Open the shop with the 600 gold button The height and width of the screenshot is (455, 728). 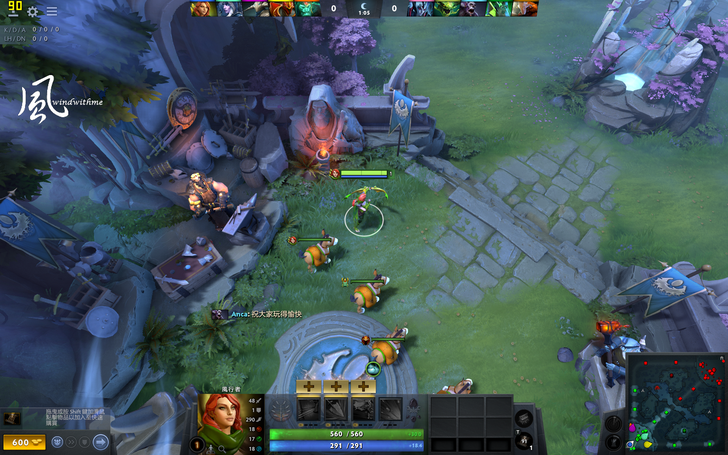(x=24, y=441)
